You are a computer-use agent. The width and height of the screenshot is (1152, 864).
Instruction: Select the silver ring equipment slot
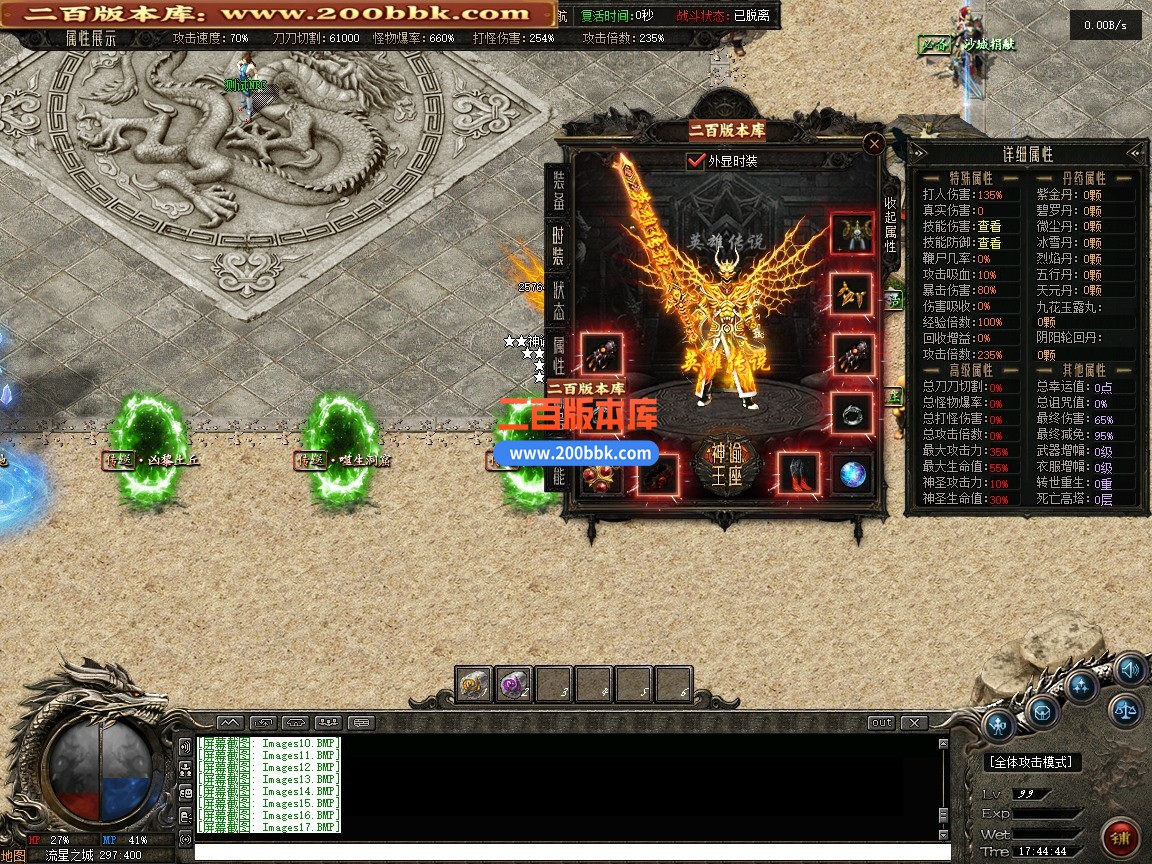[852, 412]
